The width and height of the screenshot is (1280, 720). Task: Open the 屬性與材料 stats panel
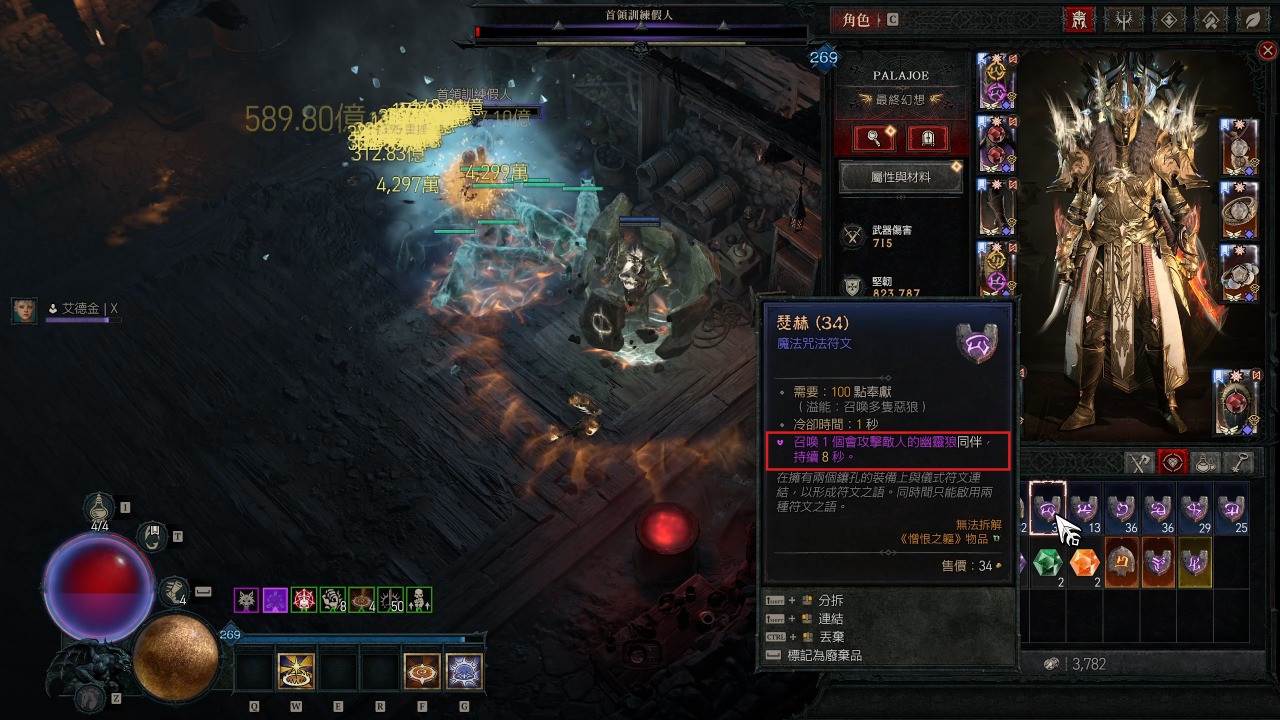900,177
